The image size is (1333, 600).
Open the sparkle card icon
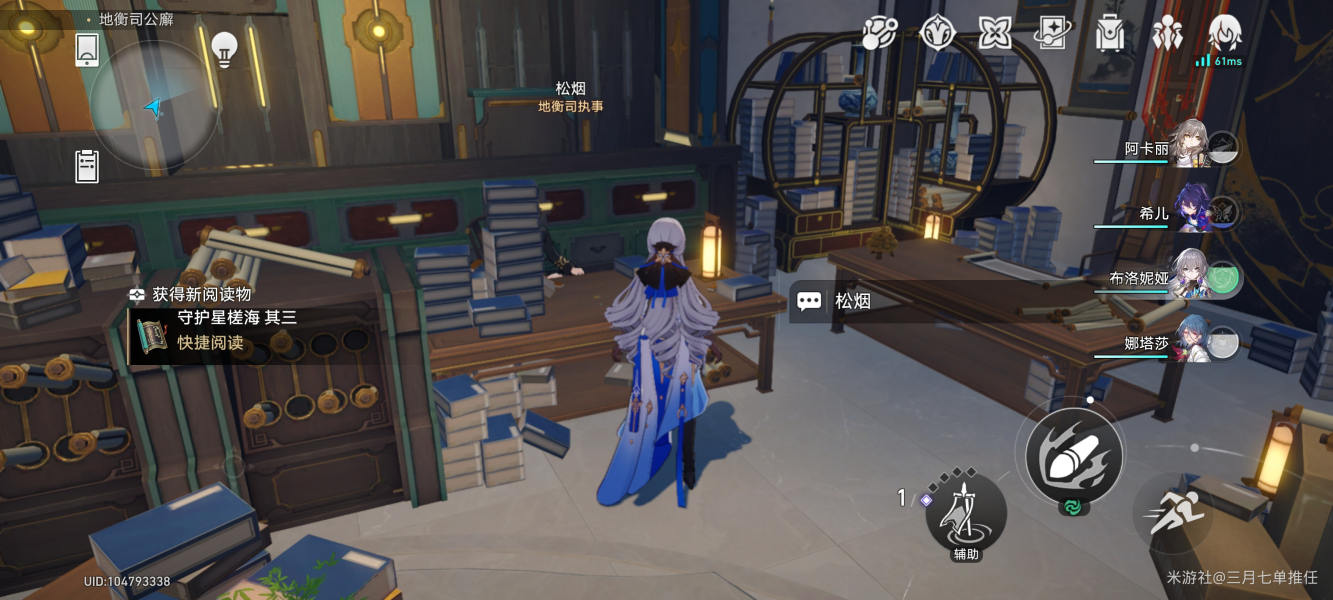click(1052, 33)
